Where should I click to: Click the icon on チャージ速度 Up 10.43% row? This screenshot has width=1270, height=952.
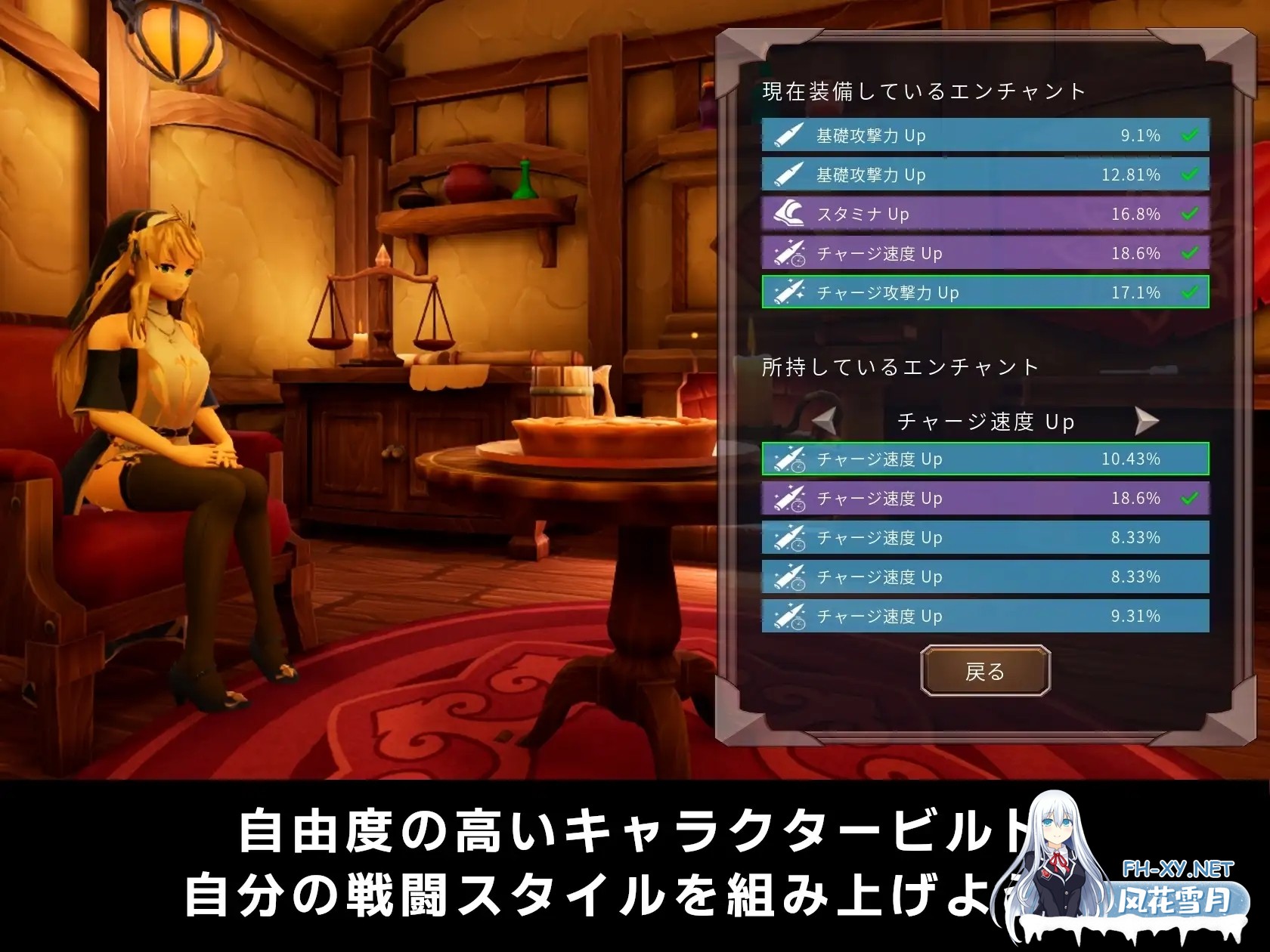coord(790,459)
